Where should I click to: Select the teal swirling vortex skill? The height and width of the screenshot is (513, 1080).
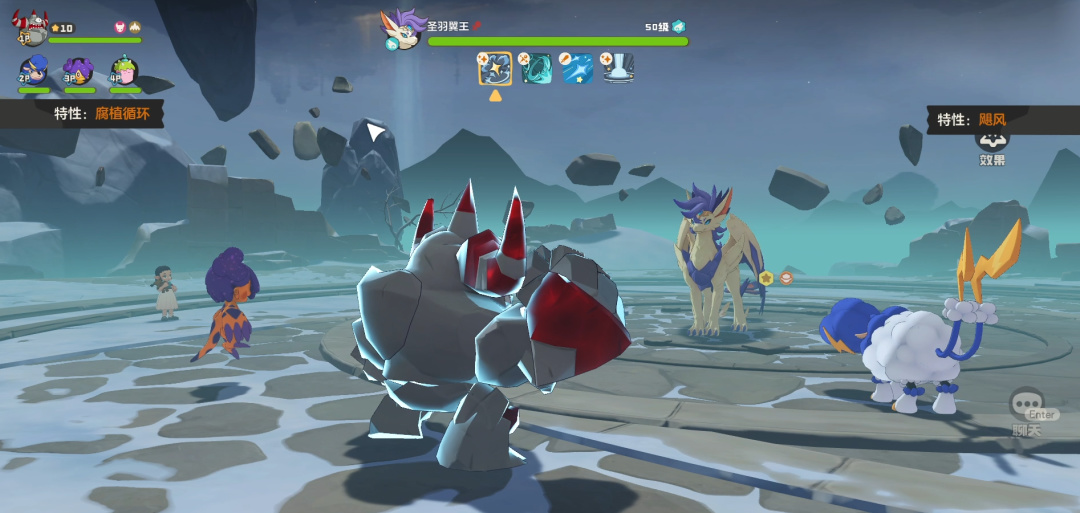point(536,68)
